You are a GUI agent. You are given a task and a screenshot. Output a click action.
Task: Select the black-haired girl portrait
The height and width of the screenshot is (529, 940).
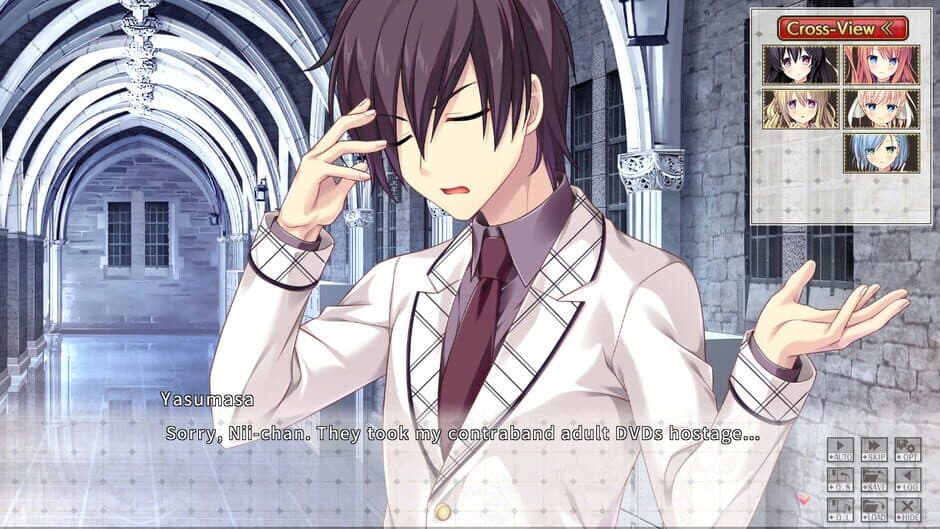[x=800, y=64]
